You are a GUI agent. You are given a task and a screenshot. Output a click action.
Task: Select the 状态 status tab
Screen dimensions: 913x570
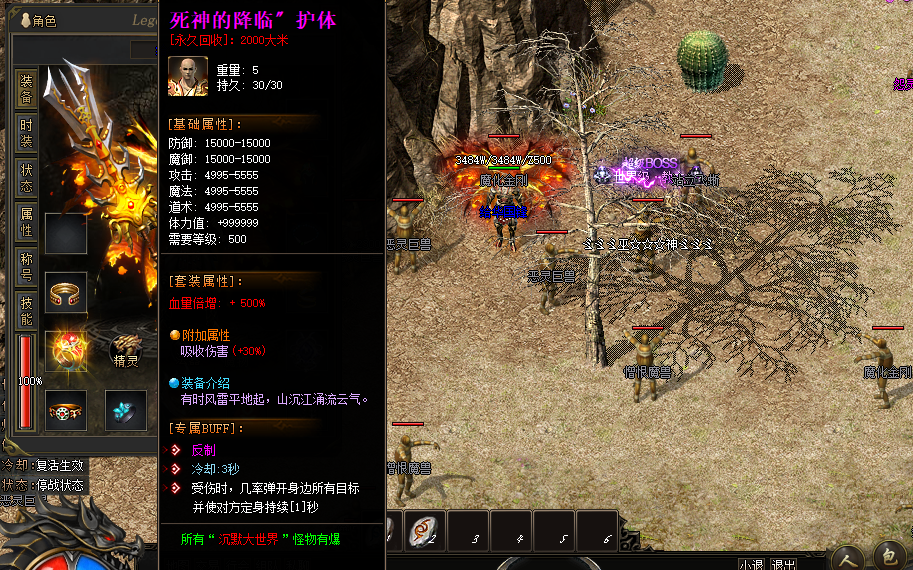point(26,178)
